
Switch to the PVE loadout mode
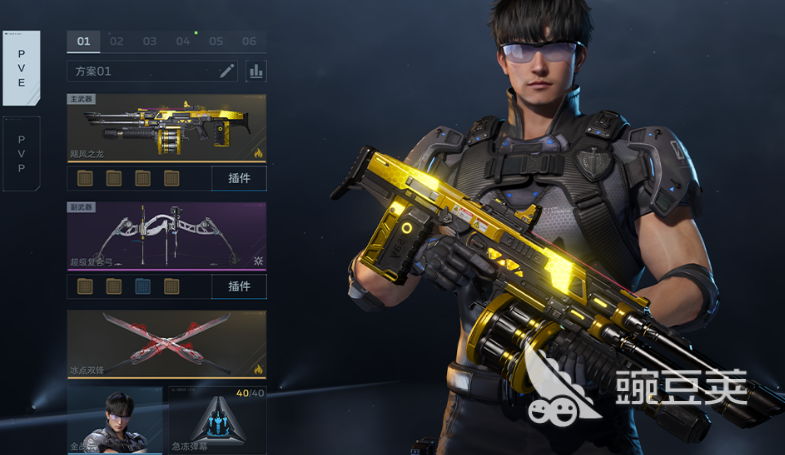21,67
